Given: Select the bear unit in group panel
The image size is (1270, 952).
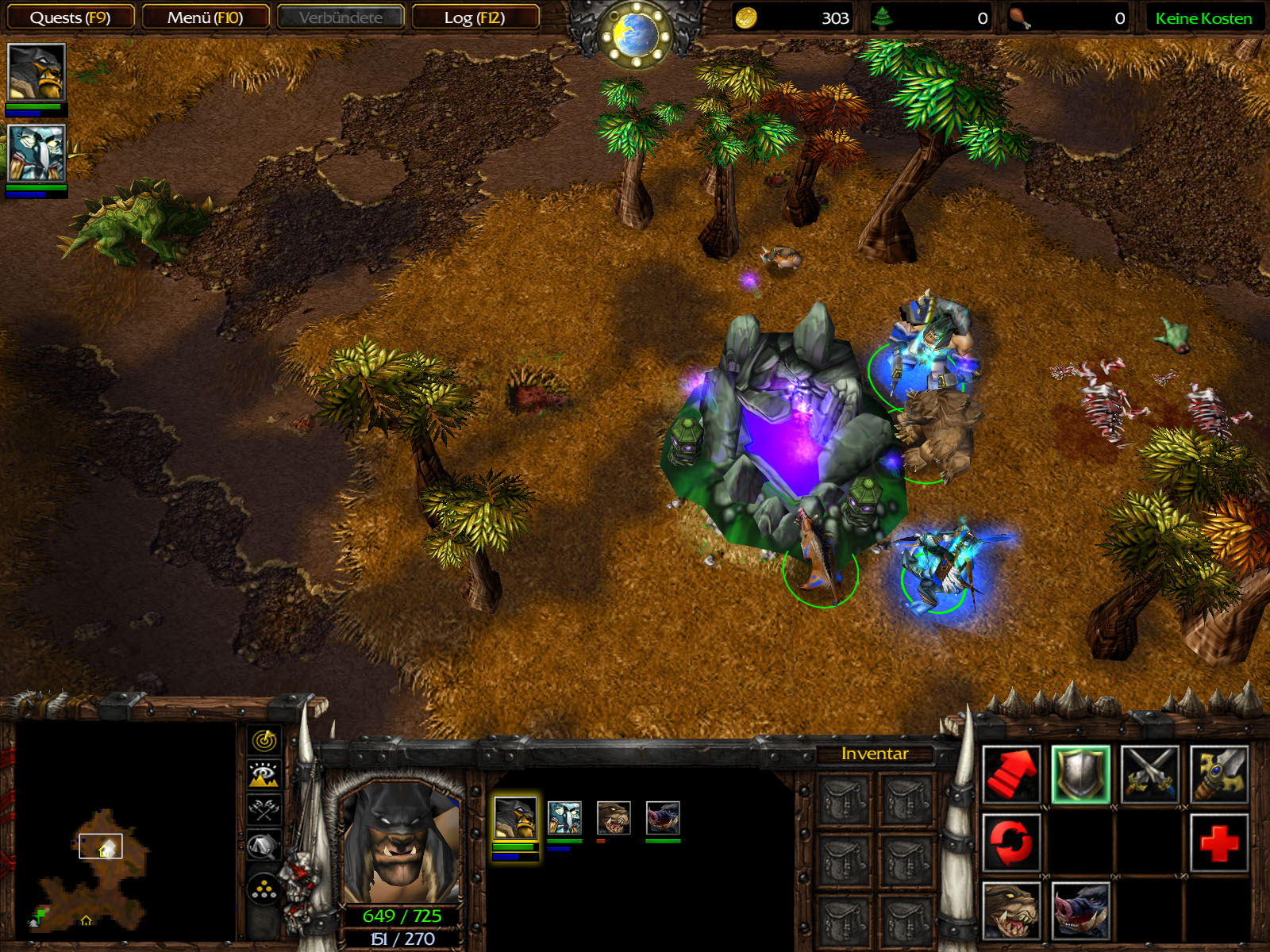Looking at the screenshot, I should pyautogui.click(x=614, y=818).
